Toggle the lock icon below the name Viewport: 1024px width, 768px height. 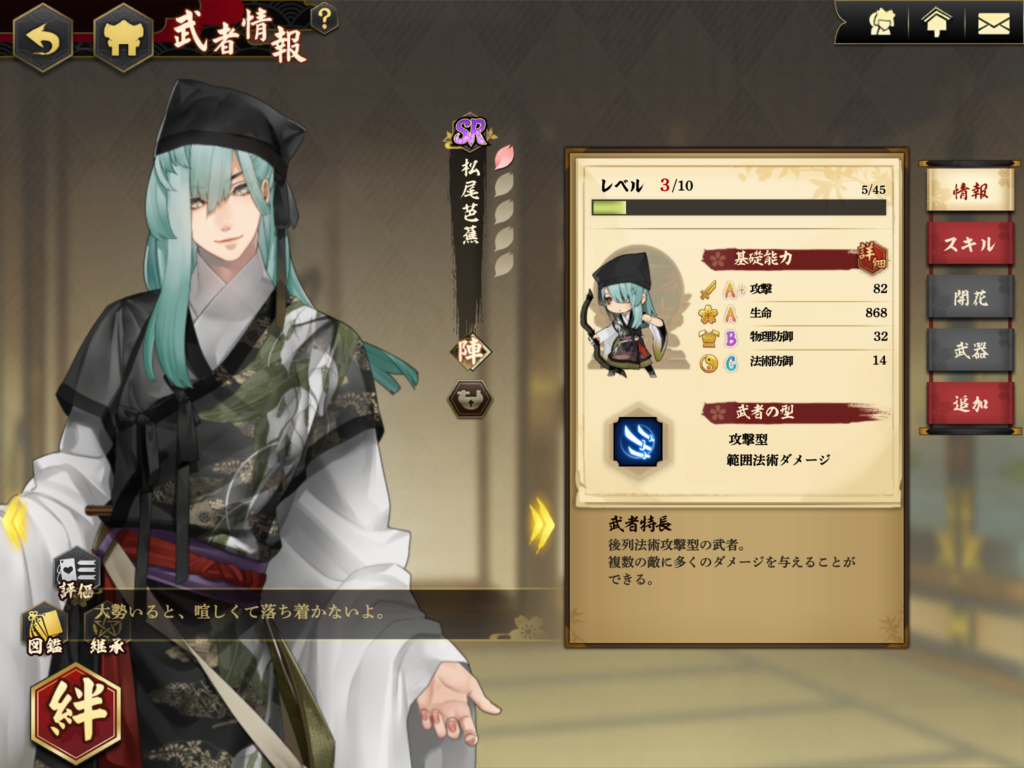tap(469, 398)
